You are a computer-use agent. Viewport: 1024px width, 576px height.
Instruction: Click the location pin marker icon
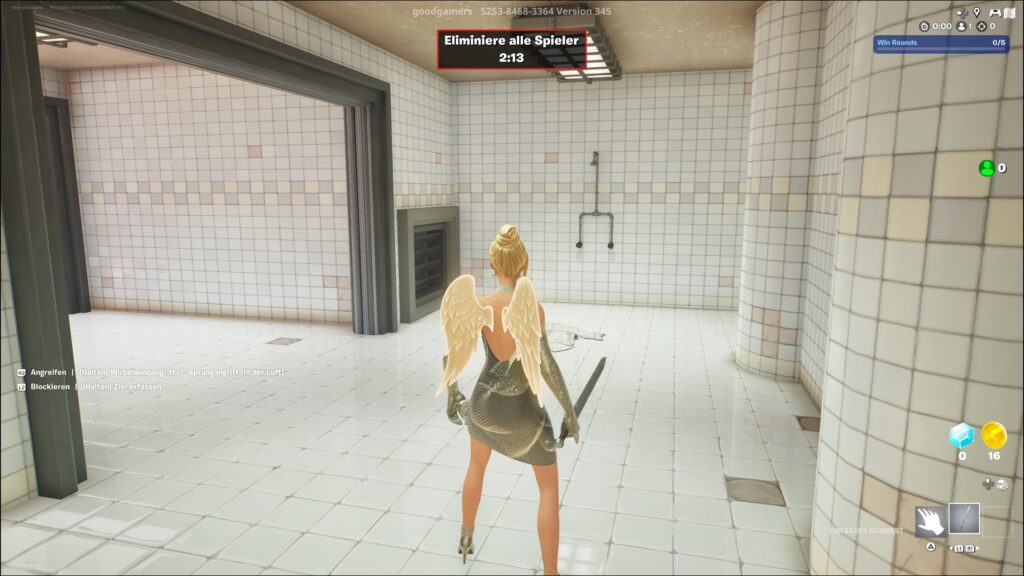coord(977,12)
